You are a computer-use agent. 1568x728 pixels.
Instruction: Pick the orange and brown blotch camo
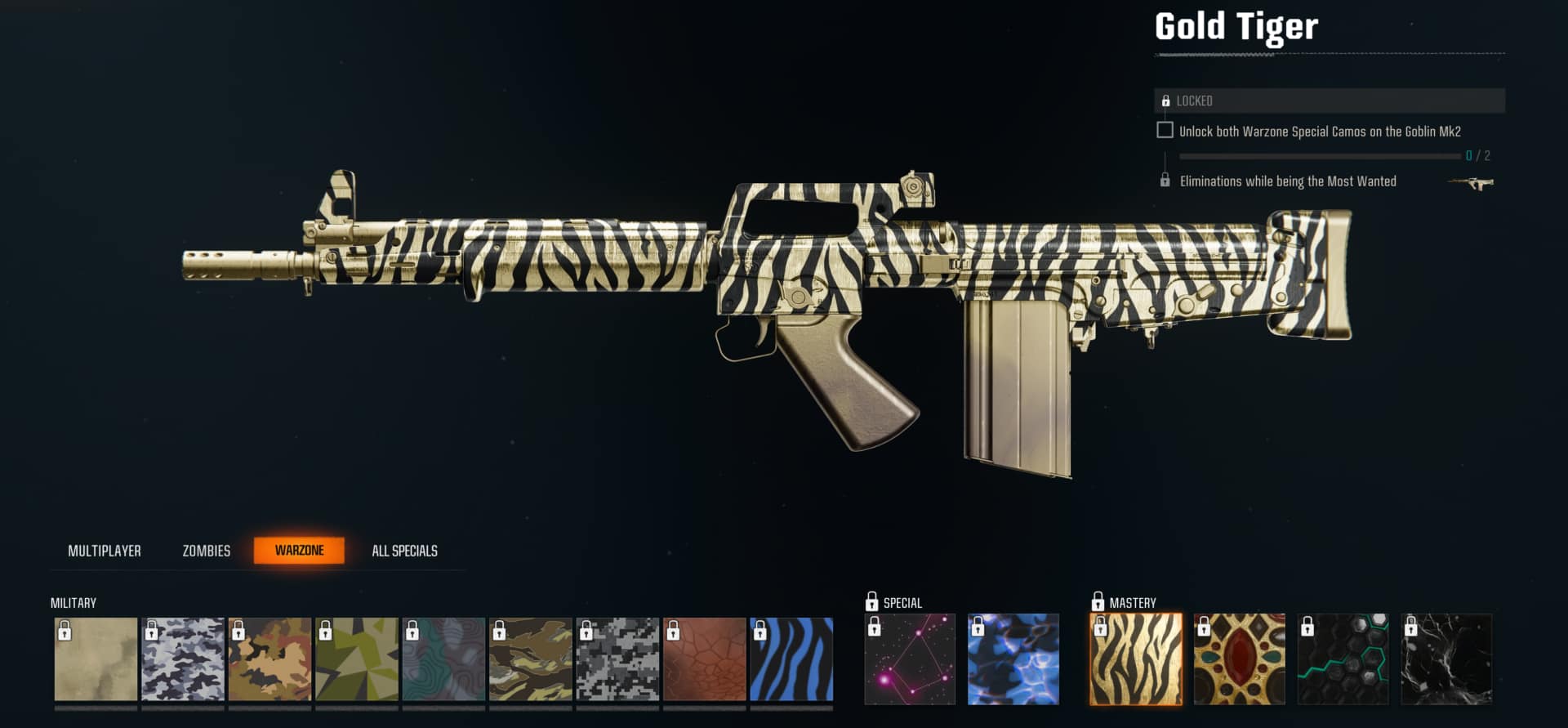click(x=269, y=659)
